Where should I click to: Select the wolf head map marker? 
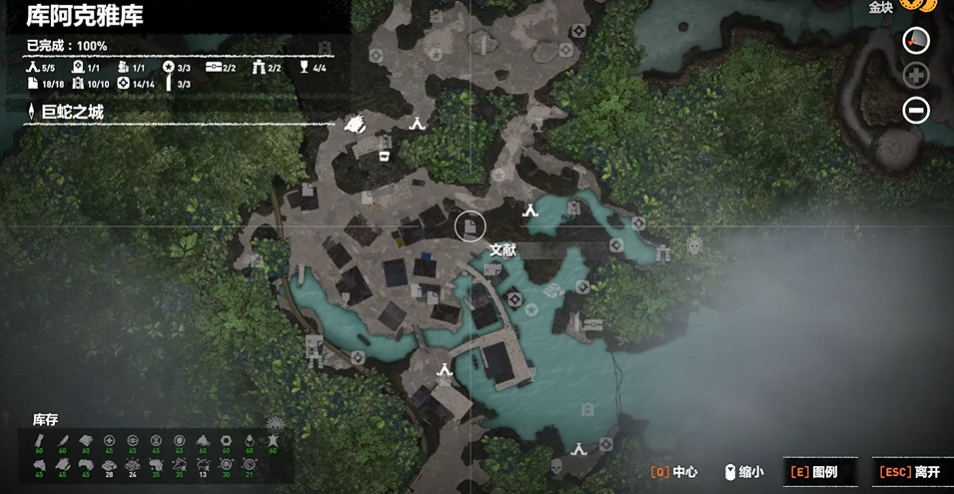(357, 125)
